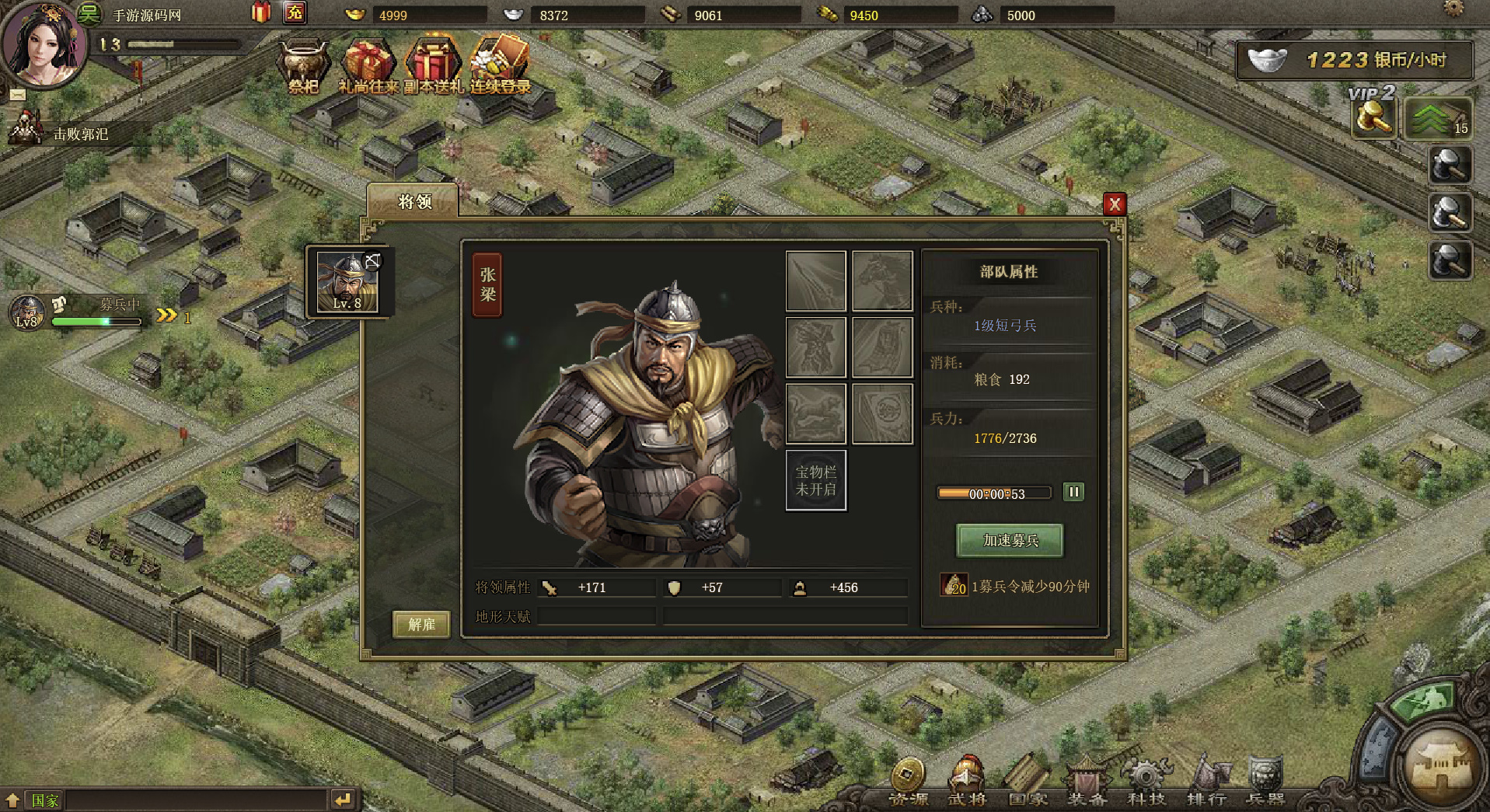Open the 资源 resources menu
This screenshot has width=1490, height=812.
pyautogui.click(x=907, y=781)
